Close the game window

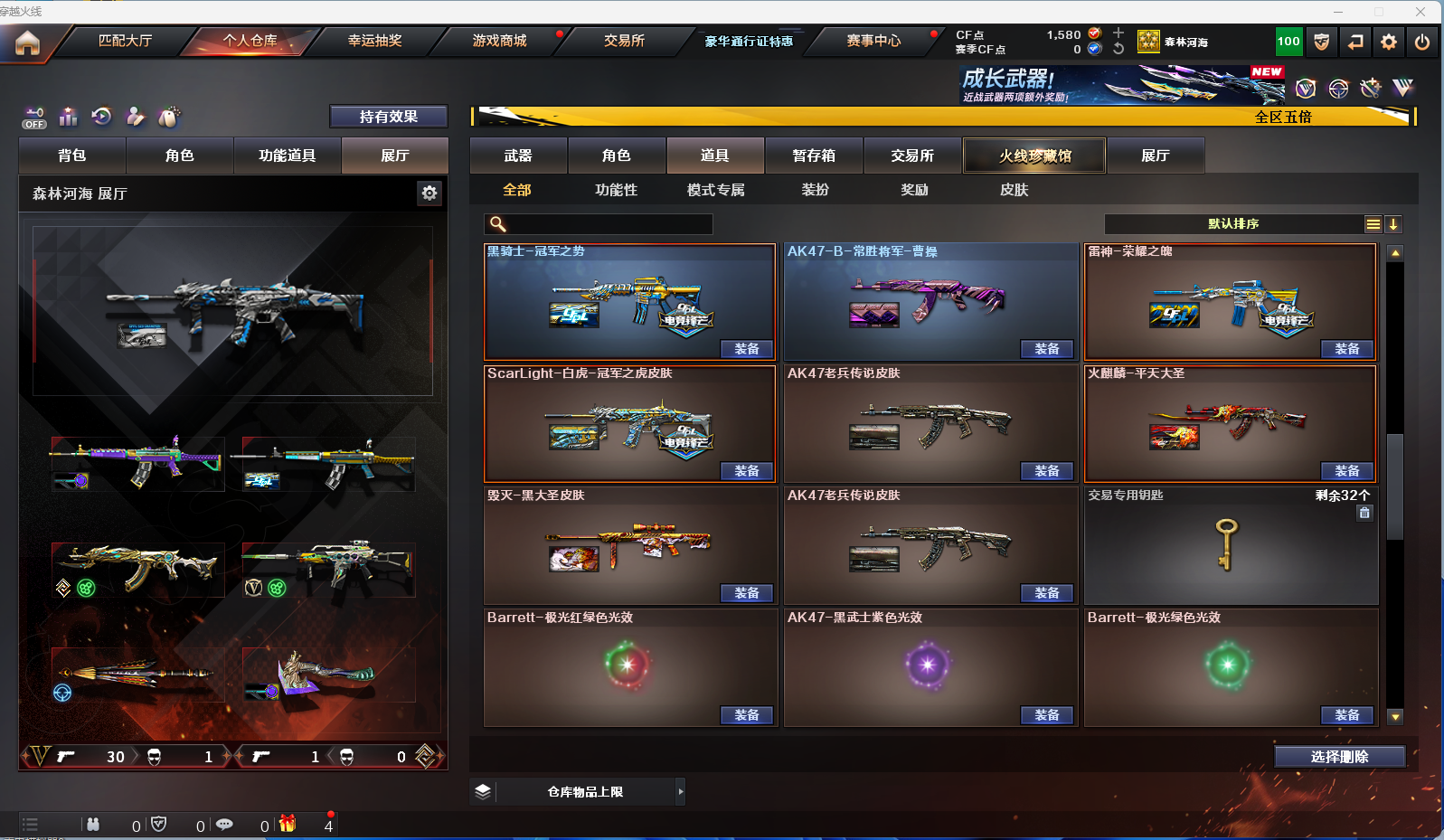tap(1420, 12)
